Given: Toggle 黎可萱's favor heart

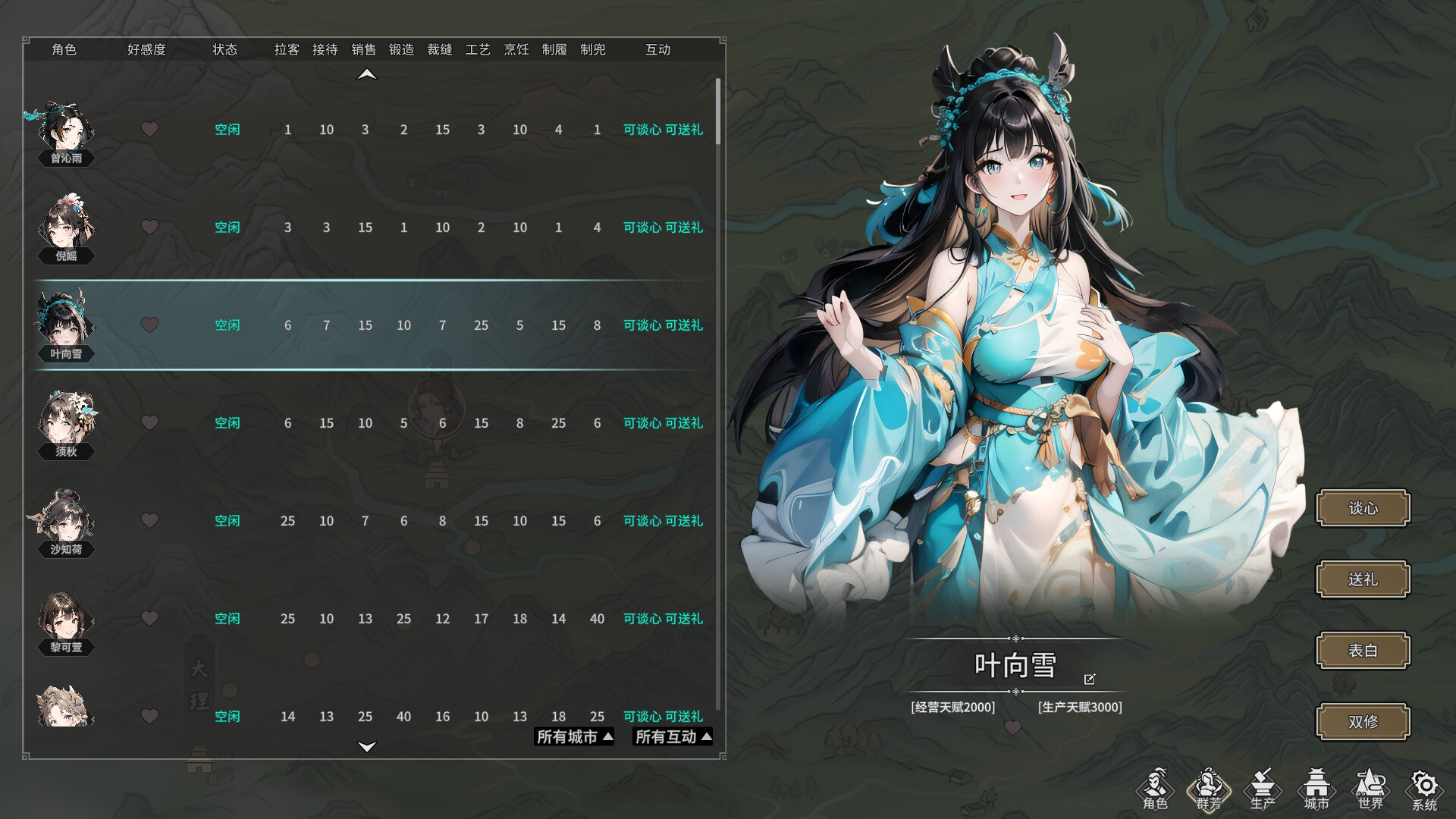Looking at the screenshot, I should click(149, 618).
